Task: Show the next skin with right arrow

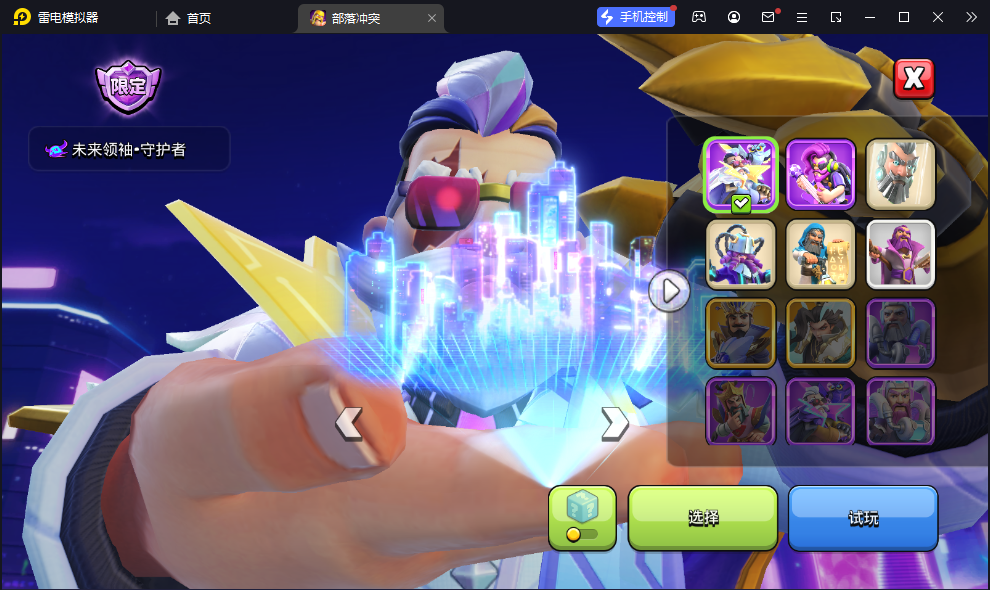Action: pyautogui.click(x=614, y=424)
